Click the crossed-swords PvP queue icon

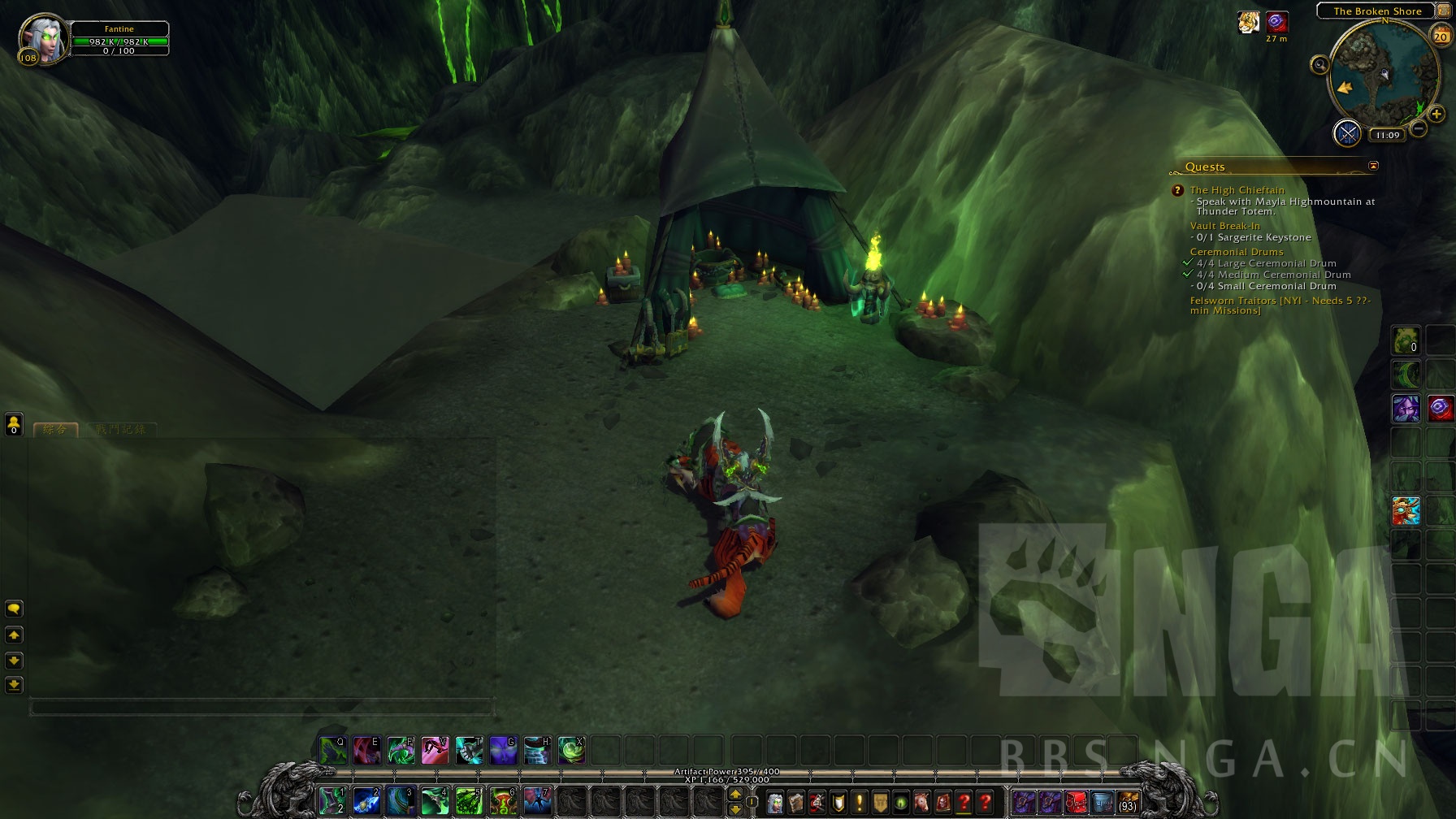(1348, 133)
